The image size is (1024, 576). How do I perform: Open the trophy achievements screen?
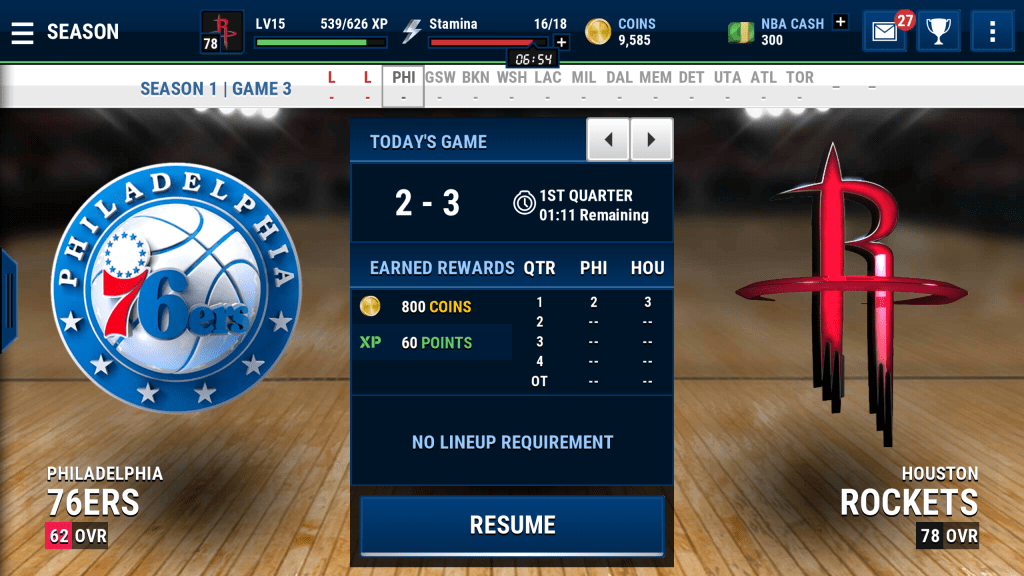pyautogui.click(x=938, y=32)
